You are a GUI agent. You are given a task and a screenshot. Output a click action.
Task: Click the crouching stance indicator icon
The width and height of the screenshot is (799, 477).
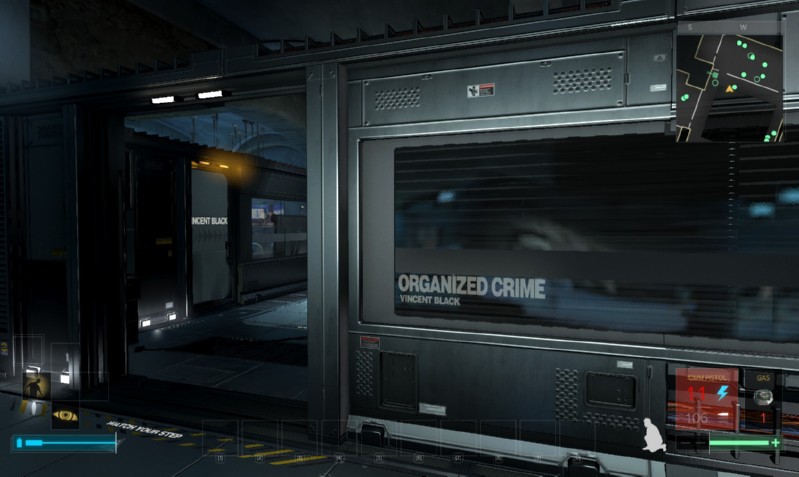[656, 433]
